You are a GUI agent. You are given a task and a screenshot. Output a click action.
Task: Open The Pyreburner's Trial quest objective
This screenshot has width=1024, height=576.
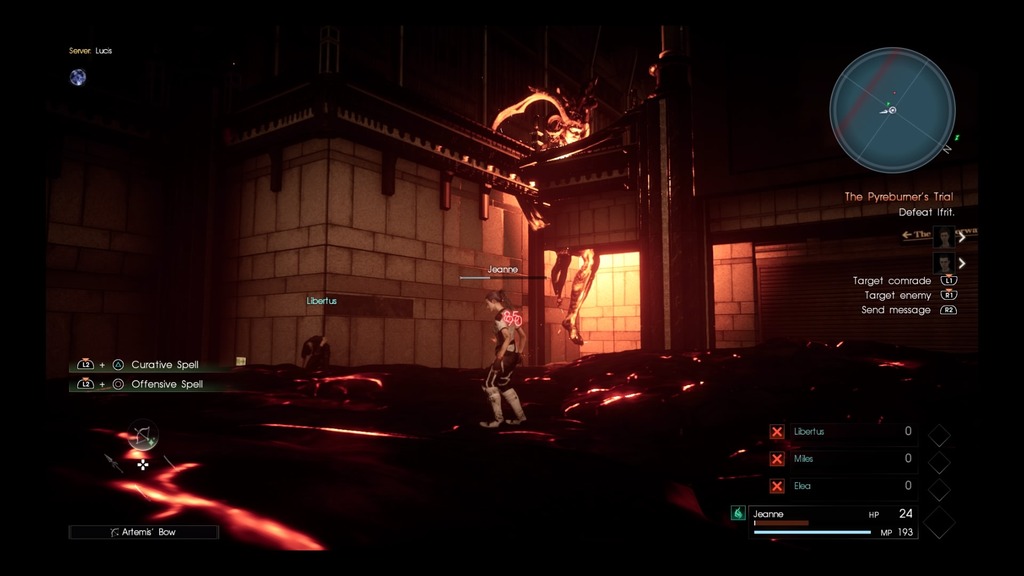pos(897,197)
